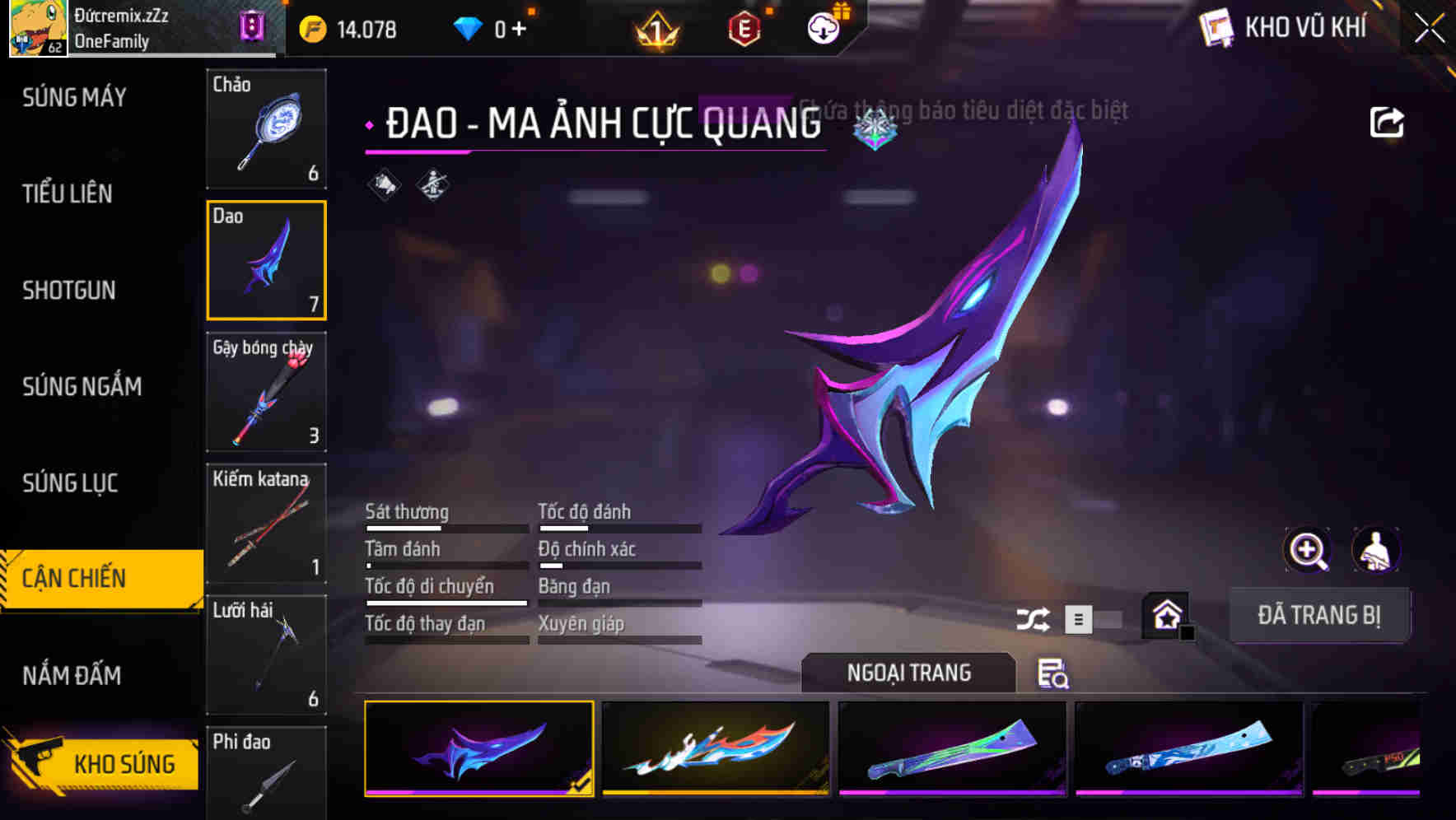1456x820 pixels.
Task: Select the Súng Ngắm category
Action: 81,386
